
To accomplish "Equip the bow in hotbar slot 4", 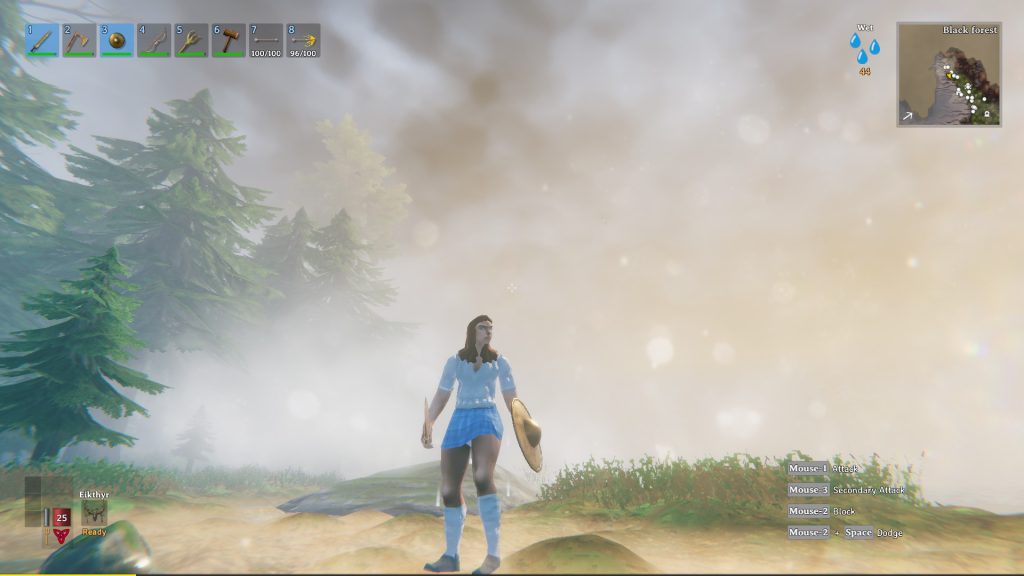I will pyautogui.click(x=154, y=40).
